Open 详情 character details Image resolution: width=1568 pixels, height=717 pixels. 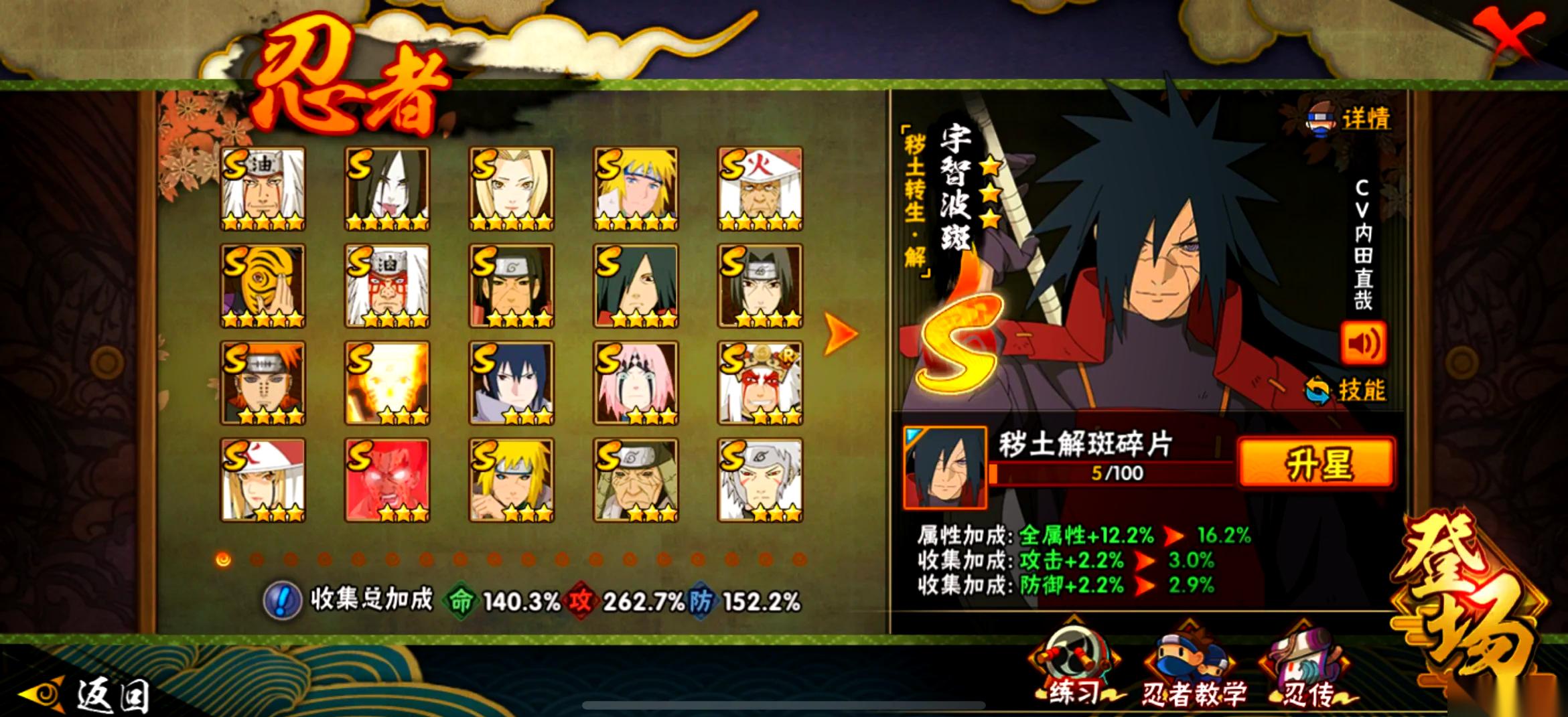[x=1350, y=119]
